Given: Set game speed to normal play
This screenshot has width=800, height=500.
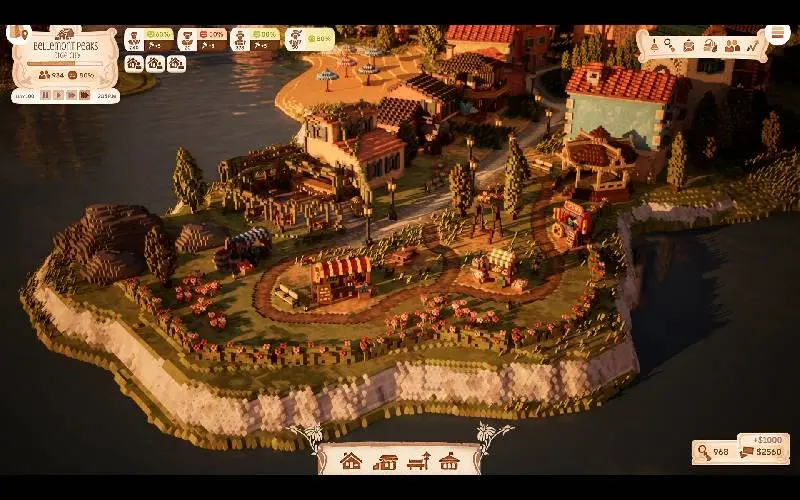Looking at the screenshot, I should coord(58,96).
